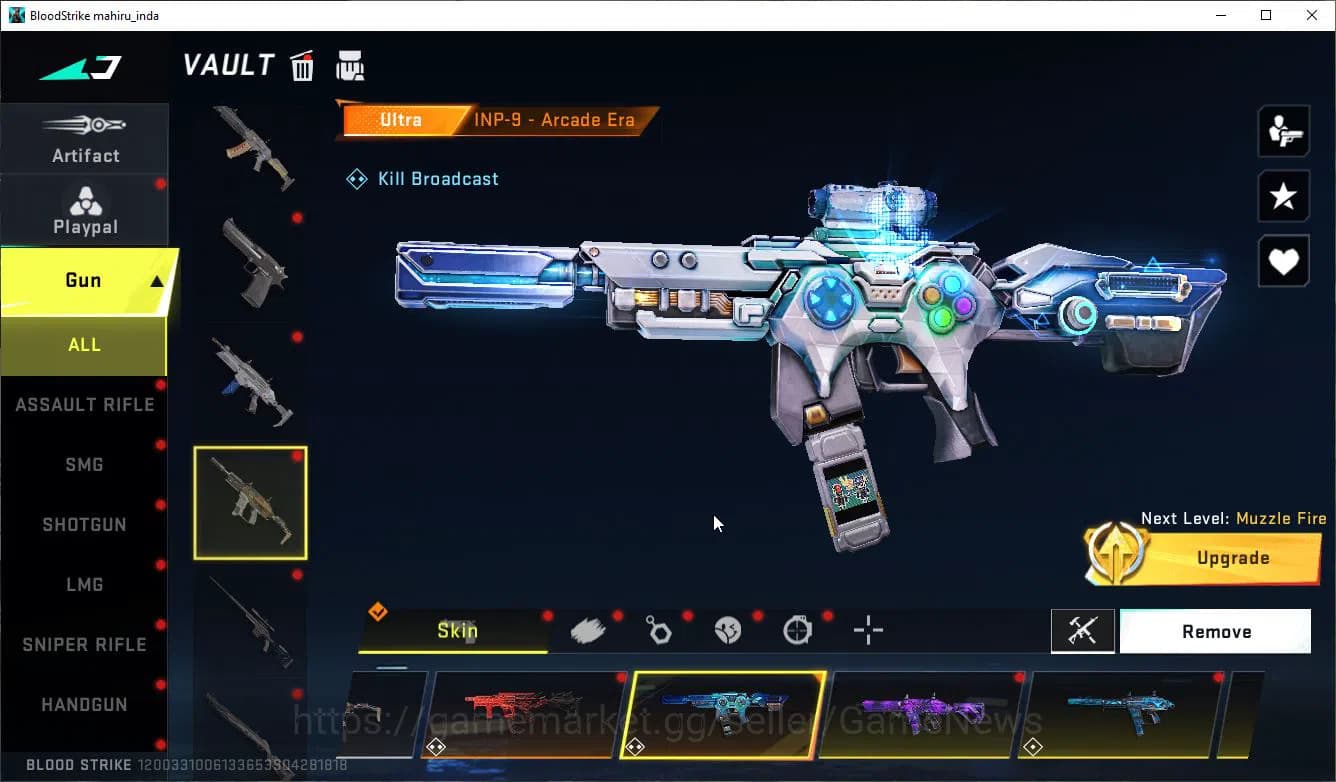Filter vault by LMG

click(x=84, y=585)
